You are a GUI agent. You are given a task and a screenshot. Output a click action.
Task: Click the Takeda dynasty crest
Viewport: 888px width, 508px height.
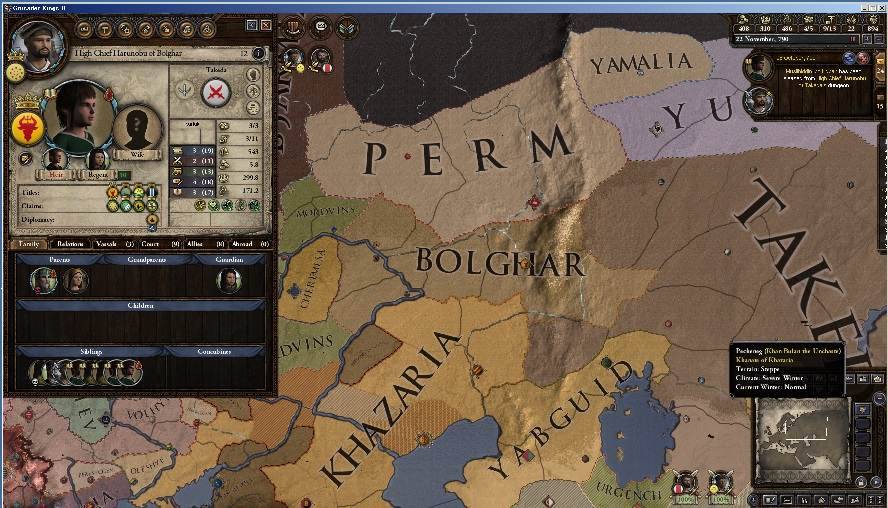coord(217,93)
